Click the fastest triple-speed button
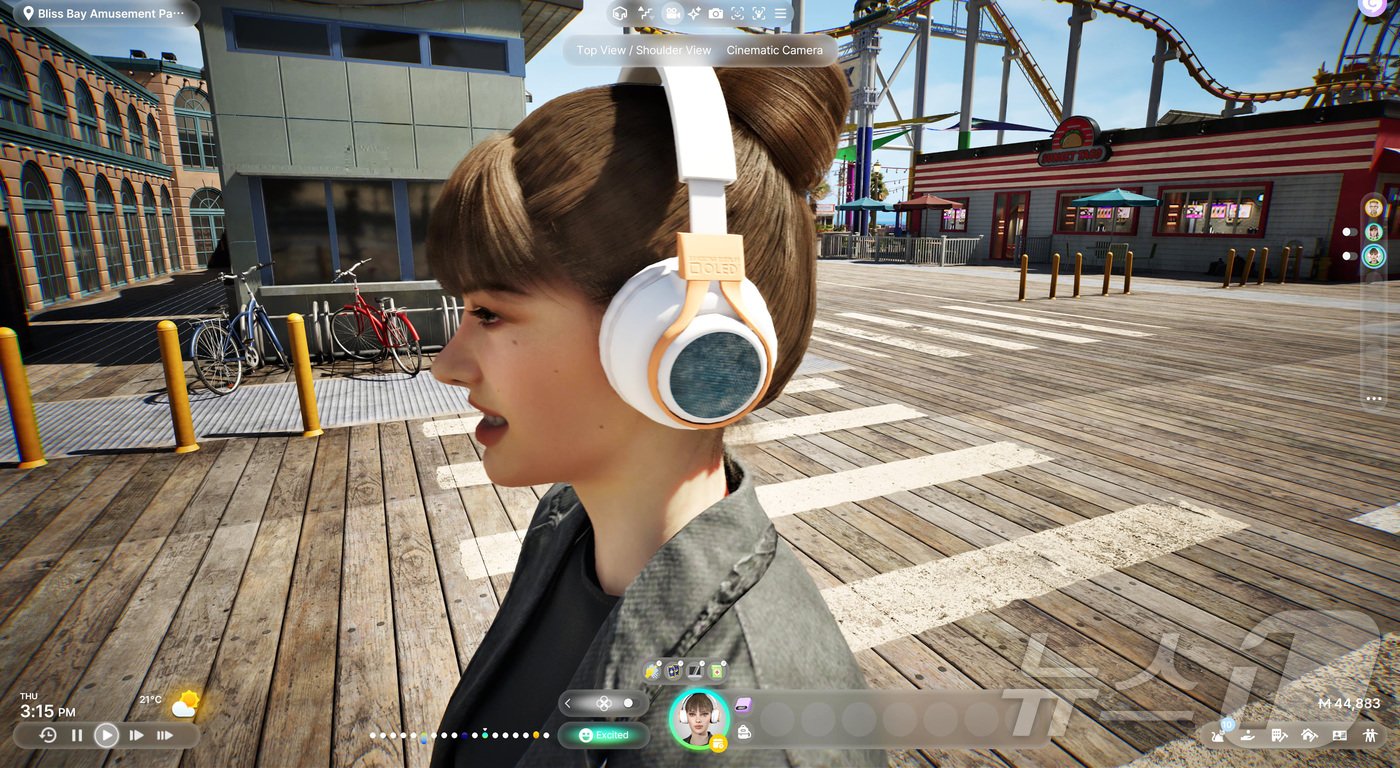The image size is (1400, 768). click(165, 735)
